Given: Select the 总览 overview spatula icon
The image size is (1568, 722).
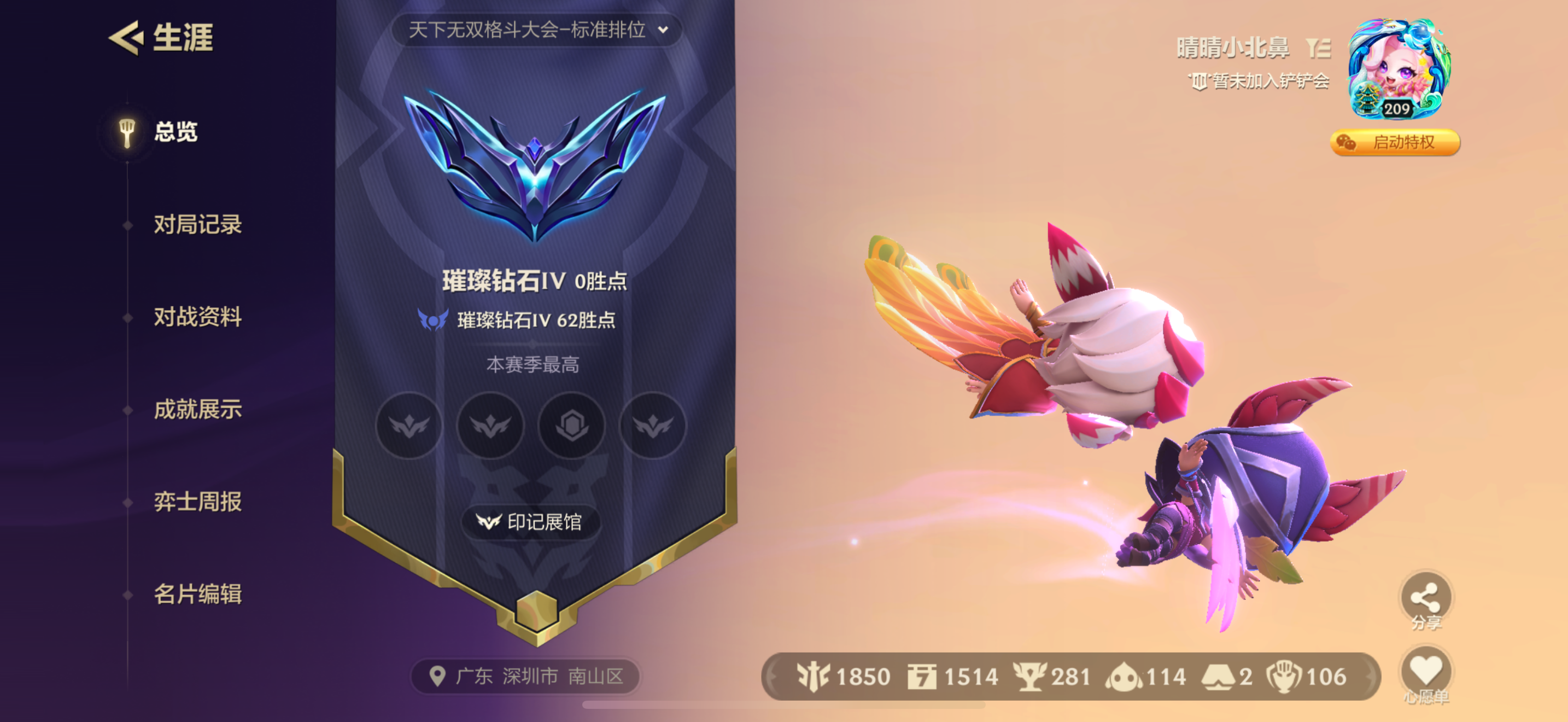Looking at the screenshot, I should point(127,130).
